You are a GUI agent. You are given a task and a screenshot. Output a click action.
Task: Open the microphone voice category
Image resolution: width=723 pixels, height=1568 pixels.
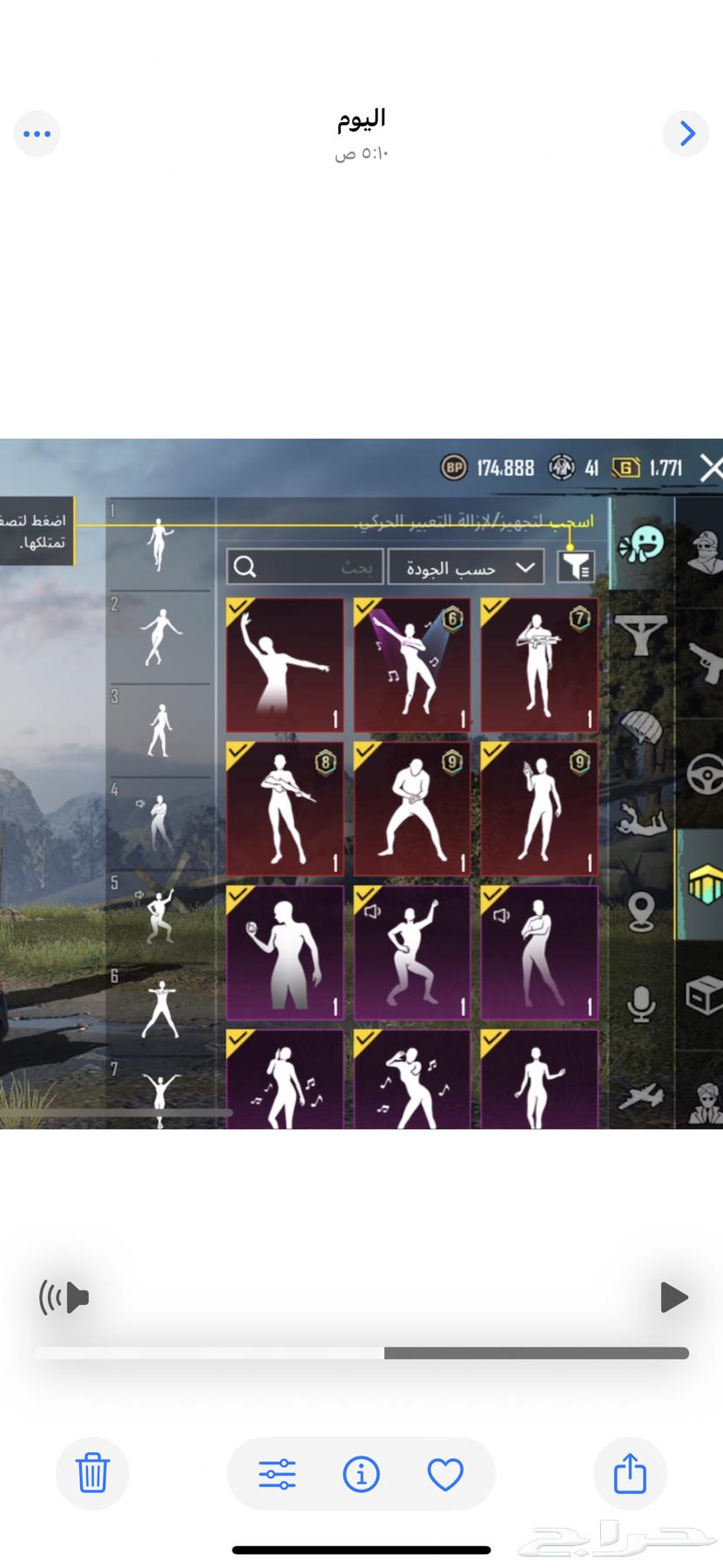[x=642, y=1004]
